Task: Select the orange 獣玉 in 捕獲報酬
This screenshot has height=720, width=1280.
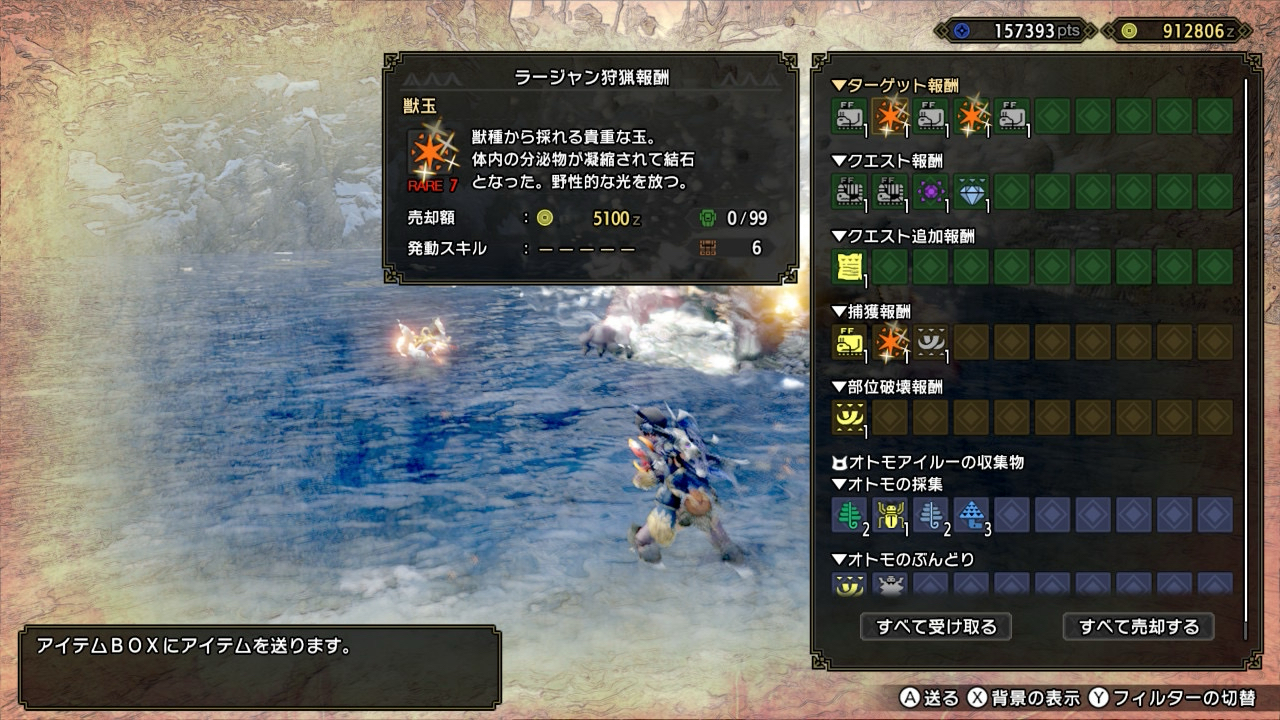Action: click(x=890, y=342)
